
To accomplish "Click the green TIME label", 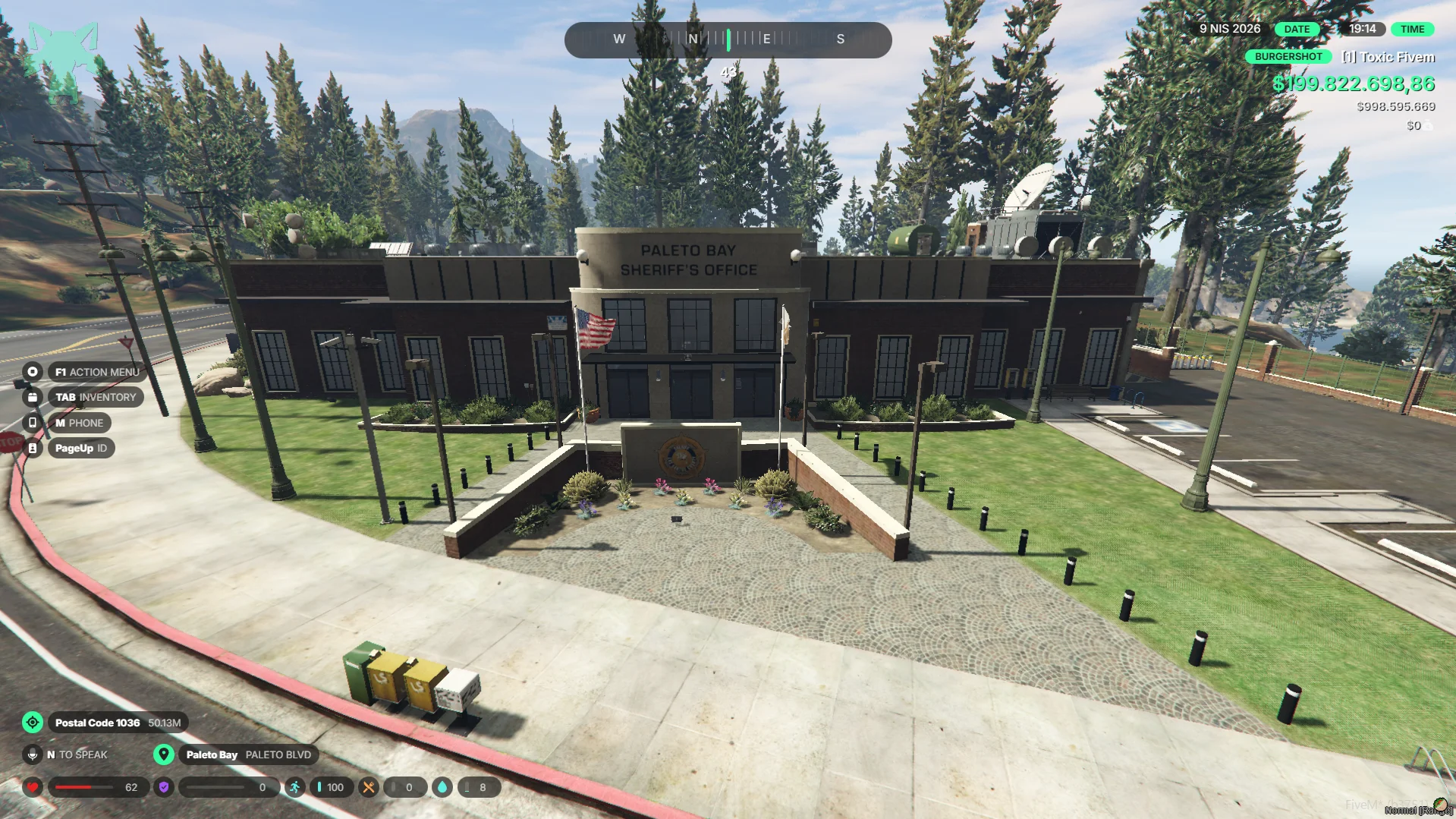I will tap(1412, 29).
